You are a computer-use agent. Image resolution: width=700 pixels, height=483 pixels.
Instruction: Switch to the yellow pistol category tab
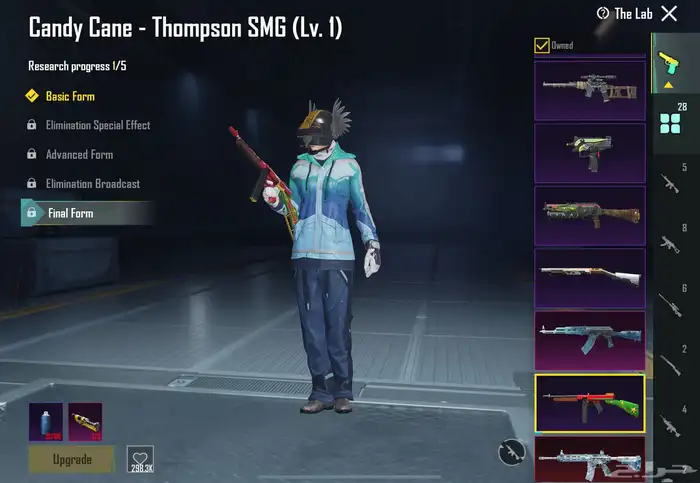point(667,65)
